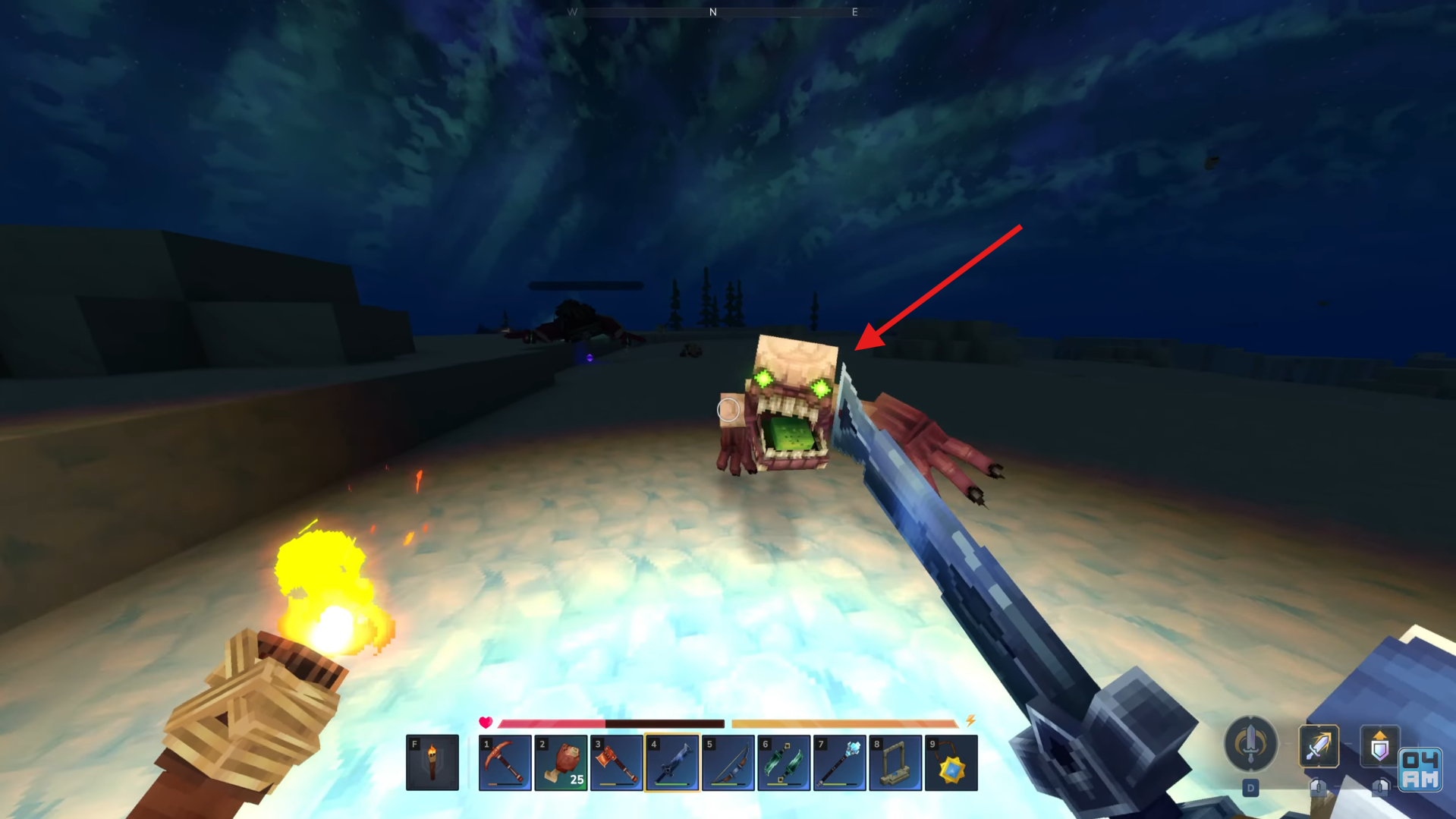This screenshot has width=1456, height=819.
Task: Select the cooked meat in hotbar slot 2
Action: point(561,763)
